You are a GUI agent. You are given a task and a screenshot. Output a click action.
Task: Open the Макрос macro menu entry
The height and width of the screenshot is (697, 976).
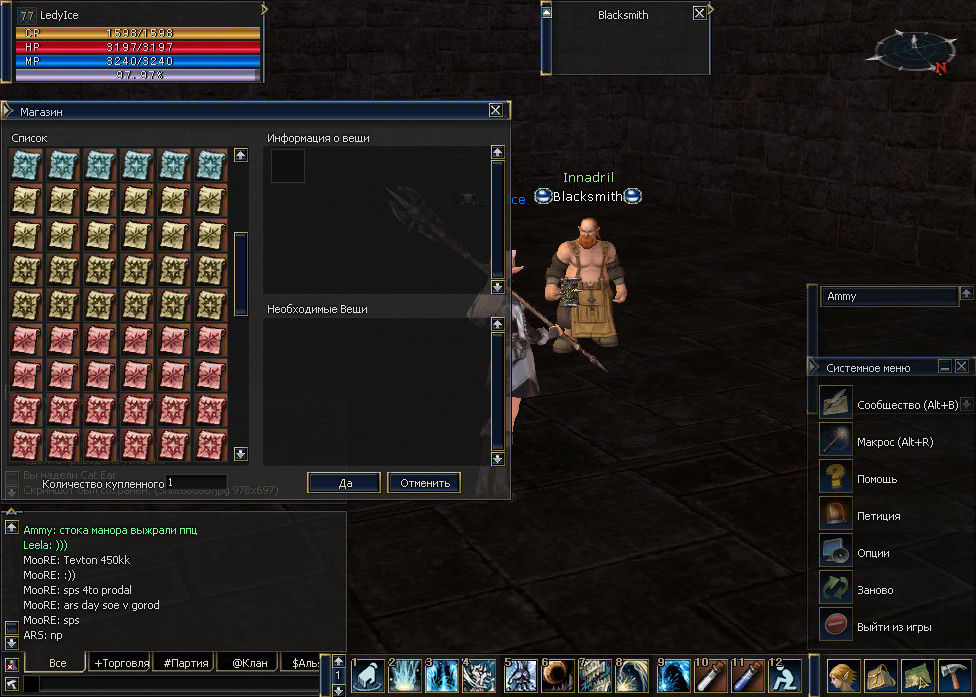[894, 441]
